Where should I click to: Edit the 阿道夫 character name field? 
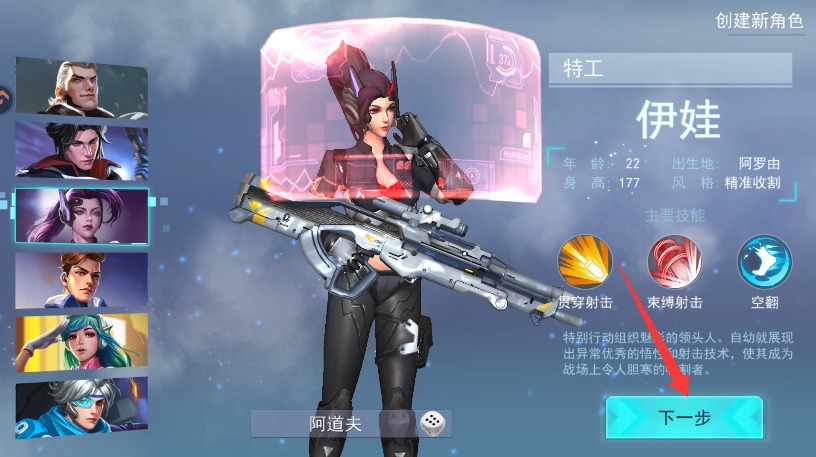[x=335, y=424]
